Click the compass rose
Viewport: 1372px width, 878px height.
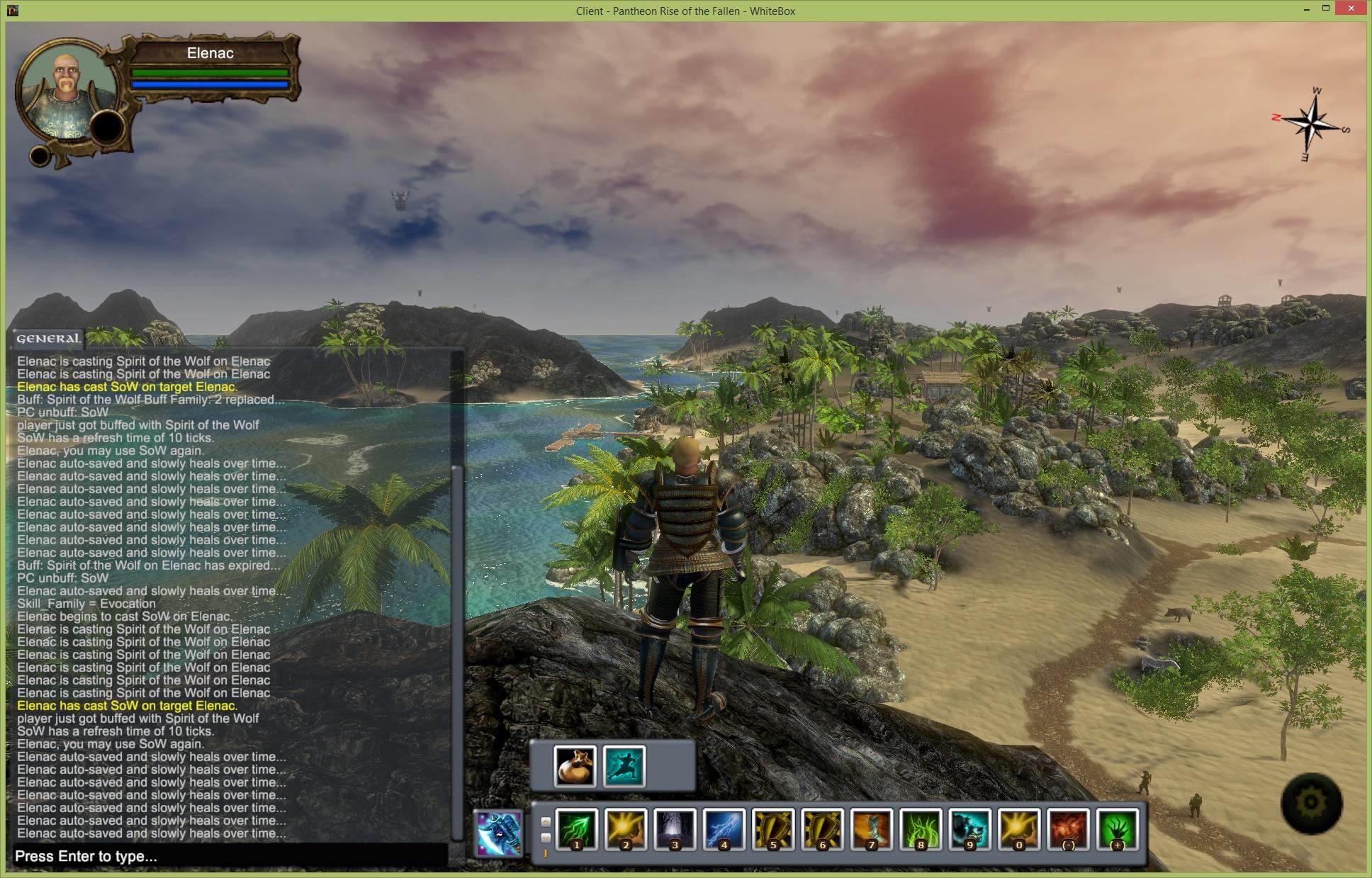click(x=1312, y=124)
